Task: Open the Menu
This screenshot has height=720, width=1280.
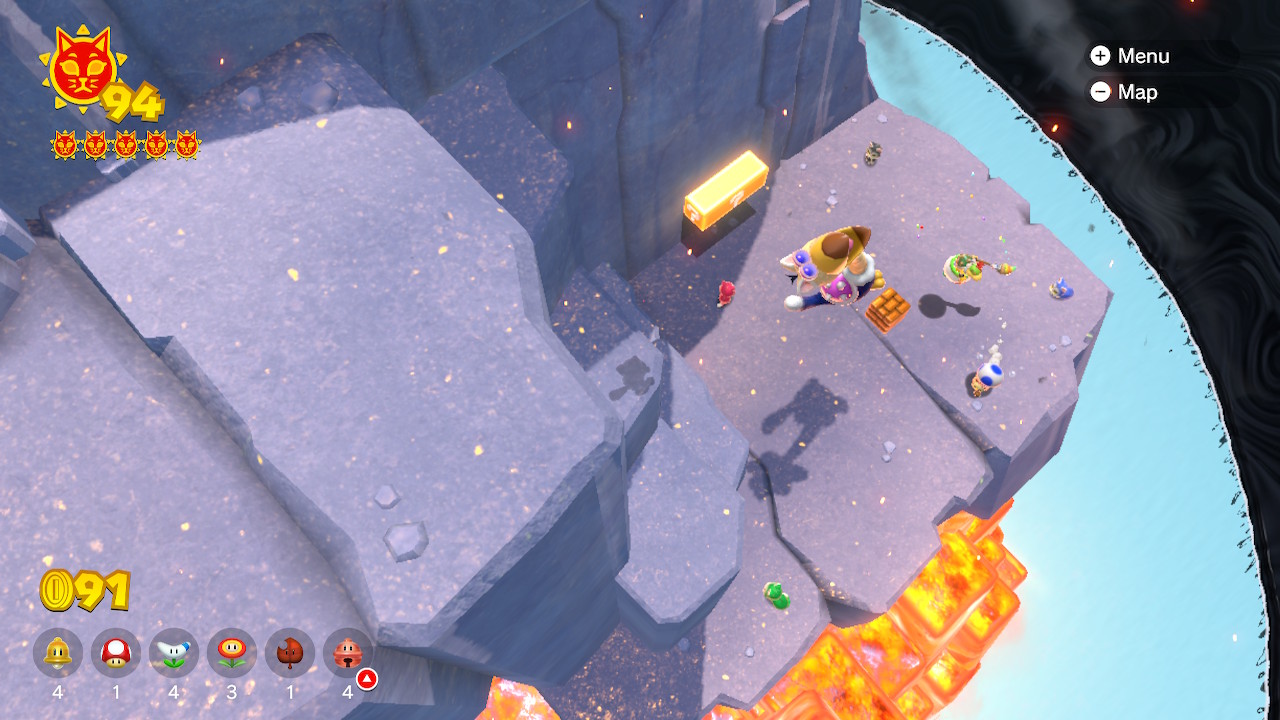Action: (x=1130, y=56)
